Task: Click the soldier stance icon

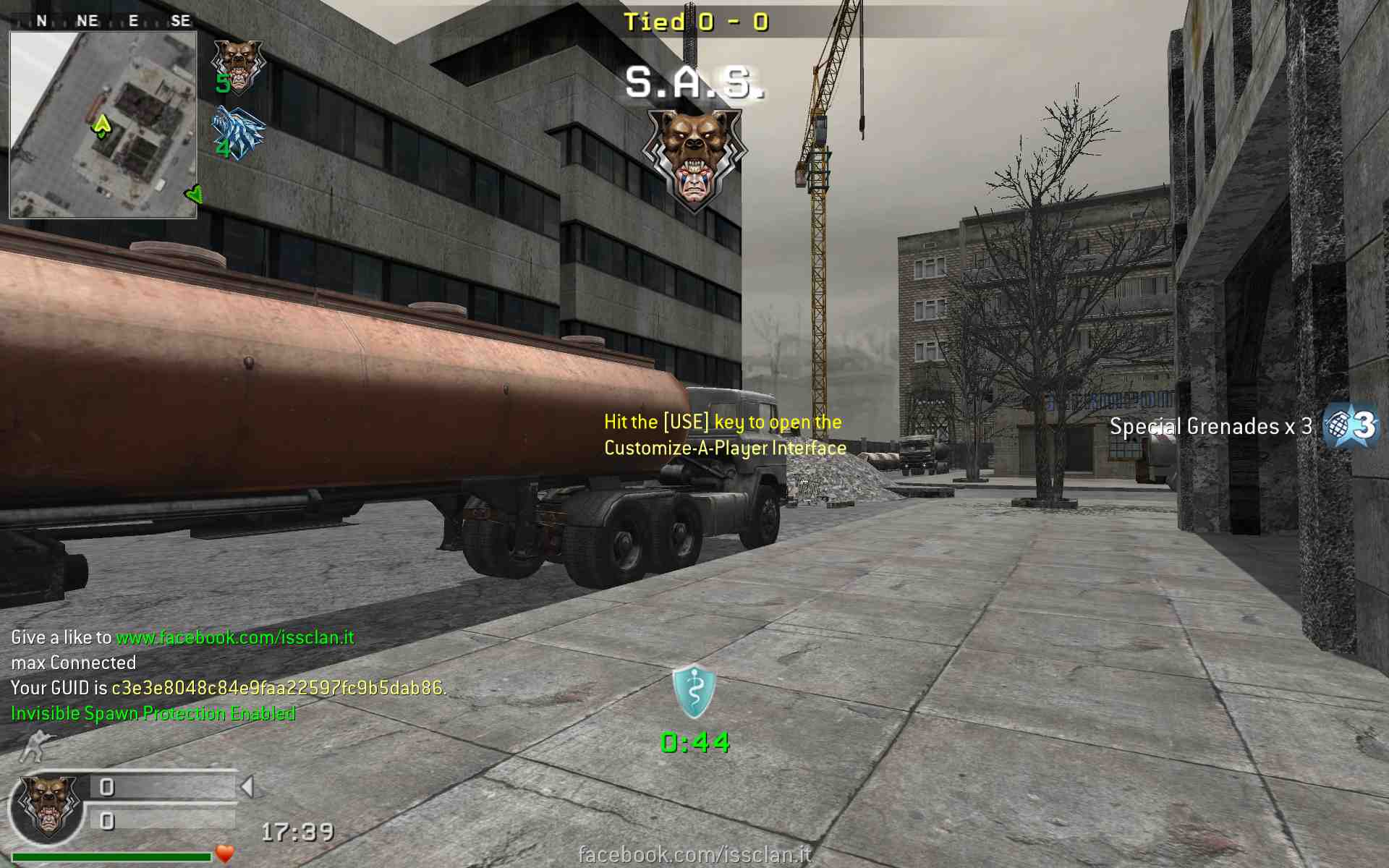Action: coord(38,746)
